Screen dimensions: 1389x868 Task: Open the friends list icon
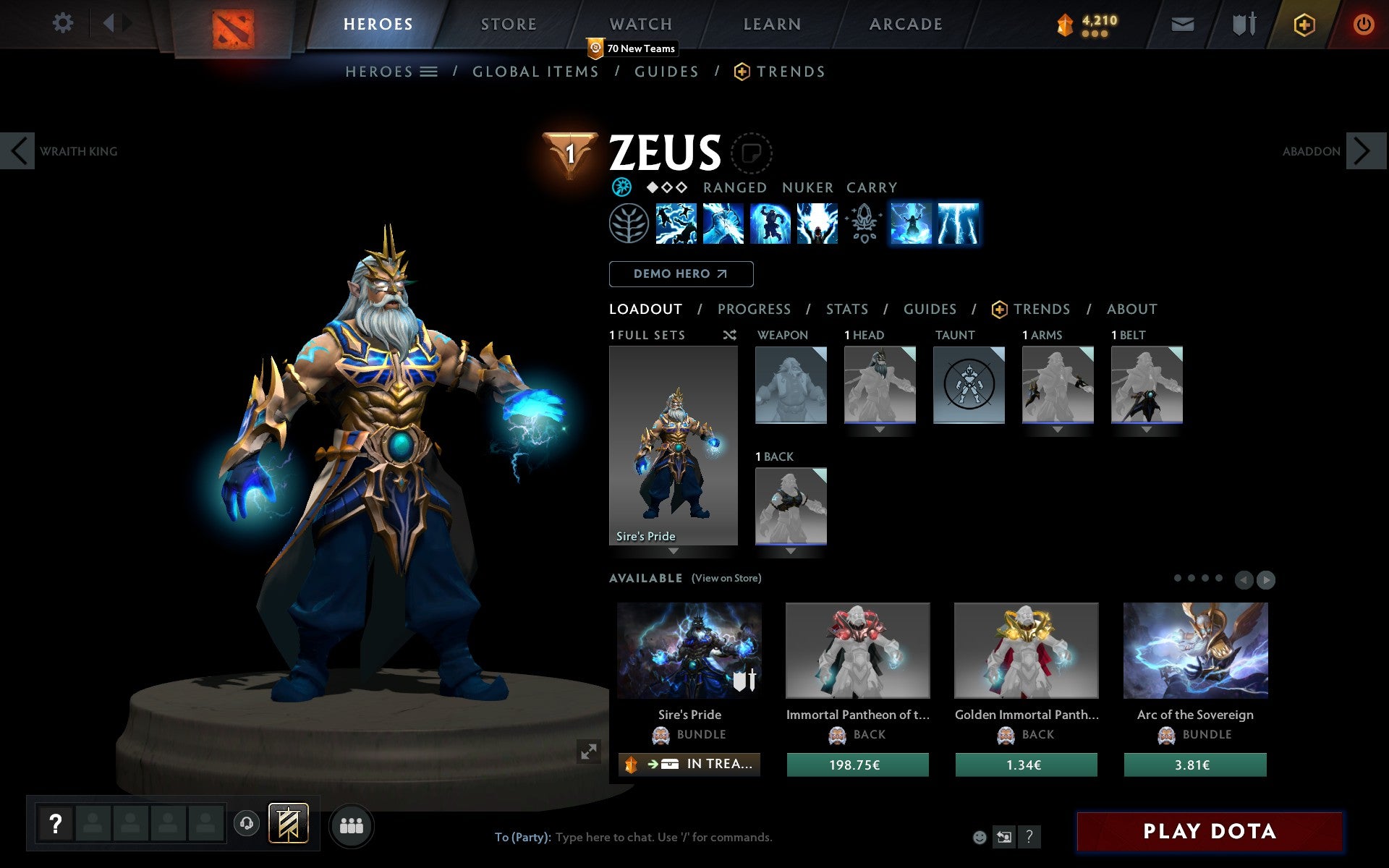click(352, 824)
